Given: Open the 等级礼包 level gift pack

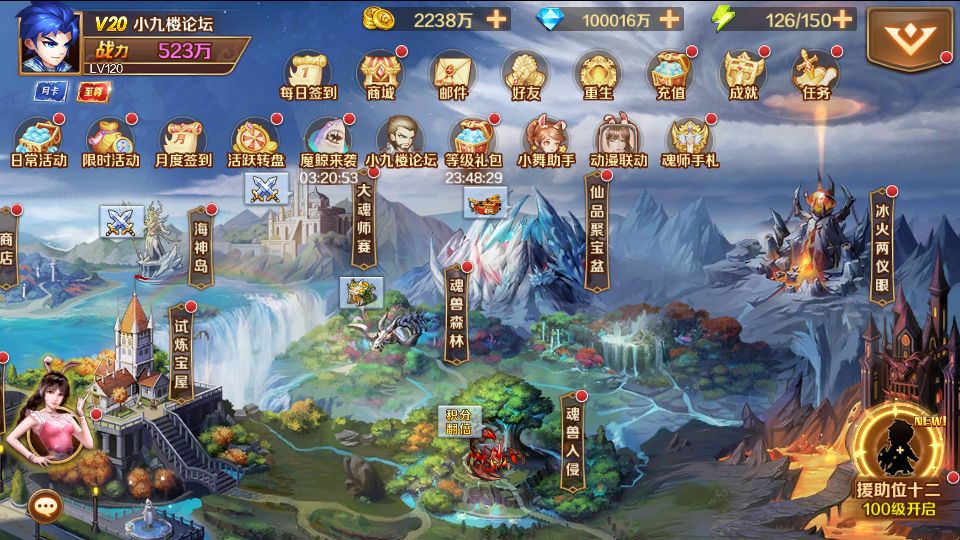Looking at the screenshot, I should click(473, 139).
